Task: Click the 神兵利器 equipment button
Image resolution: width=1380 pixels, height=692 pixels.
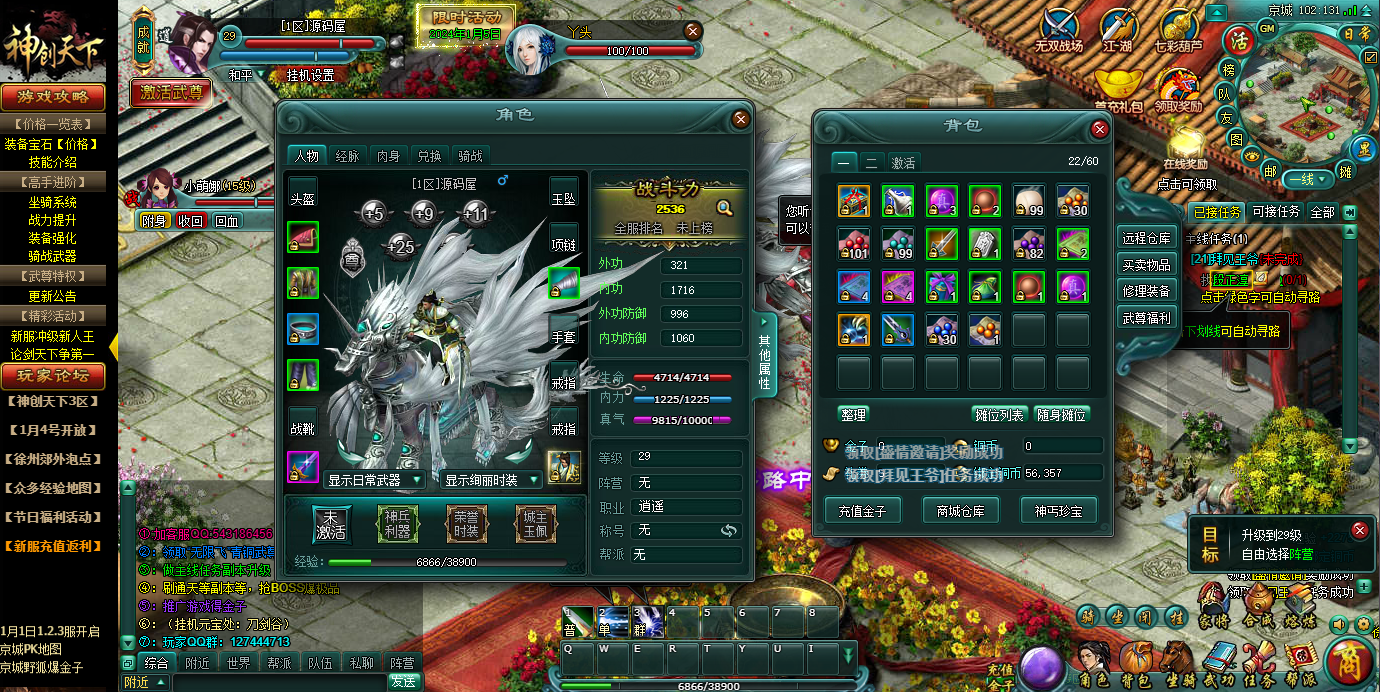Action: tap(397, 524)
